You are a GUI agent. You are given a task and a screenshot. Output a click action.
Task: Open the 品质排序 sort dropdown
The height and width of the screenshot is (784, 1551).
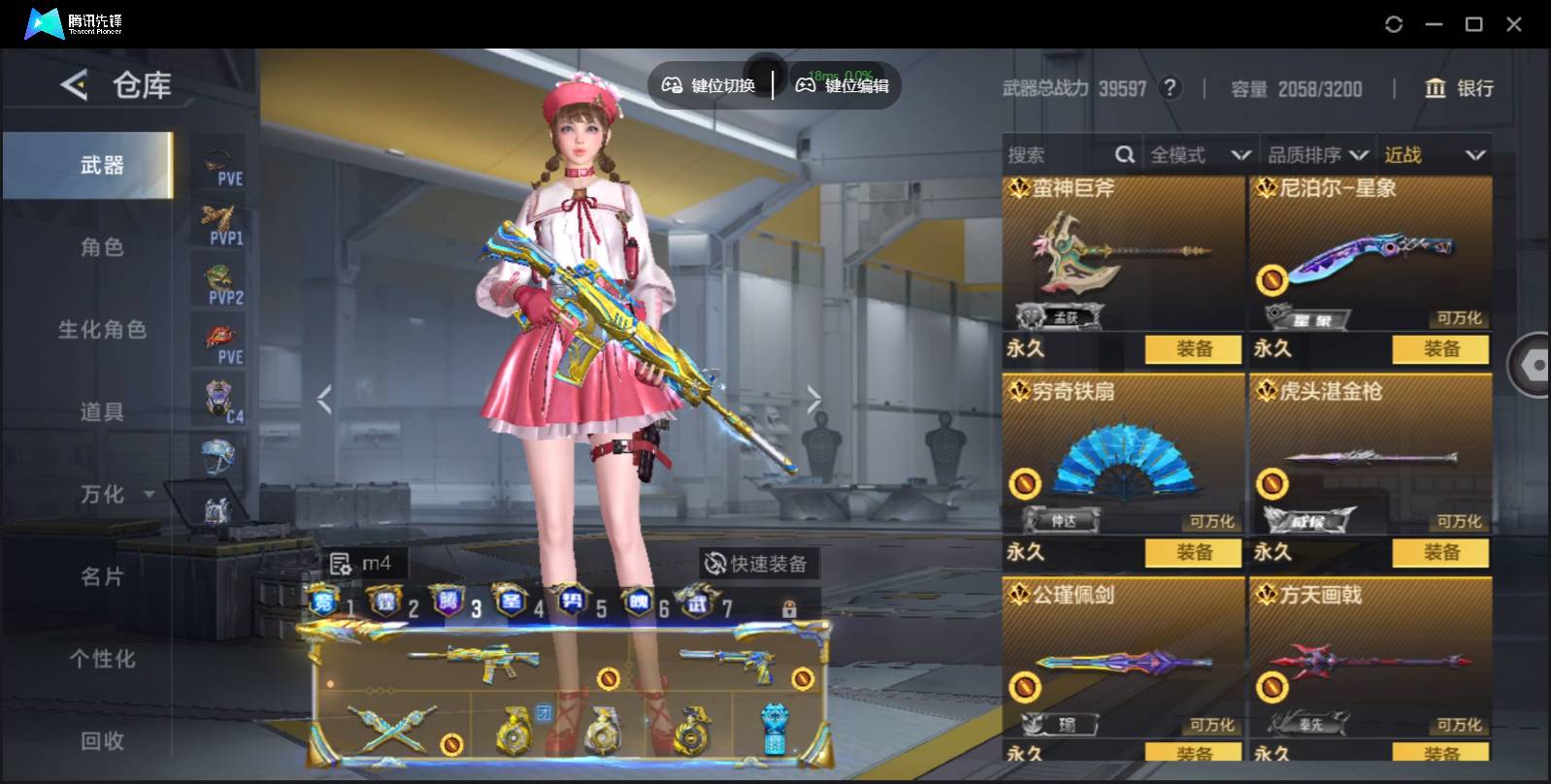click(1318, 155)
